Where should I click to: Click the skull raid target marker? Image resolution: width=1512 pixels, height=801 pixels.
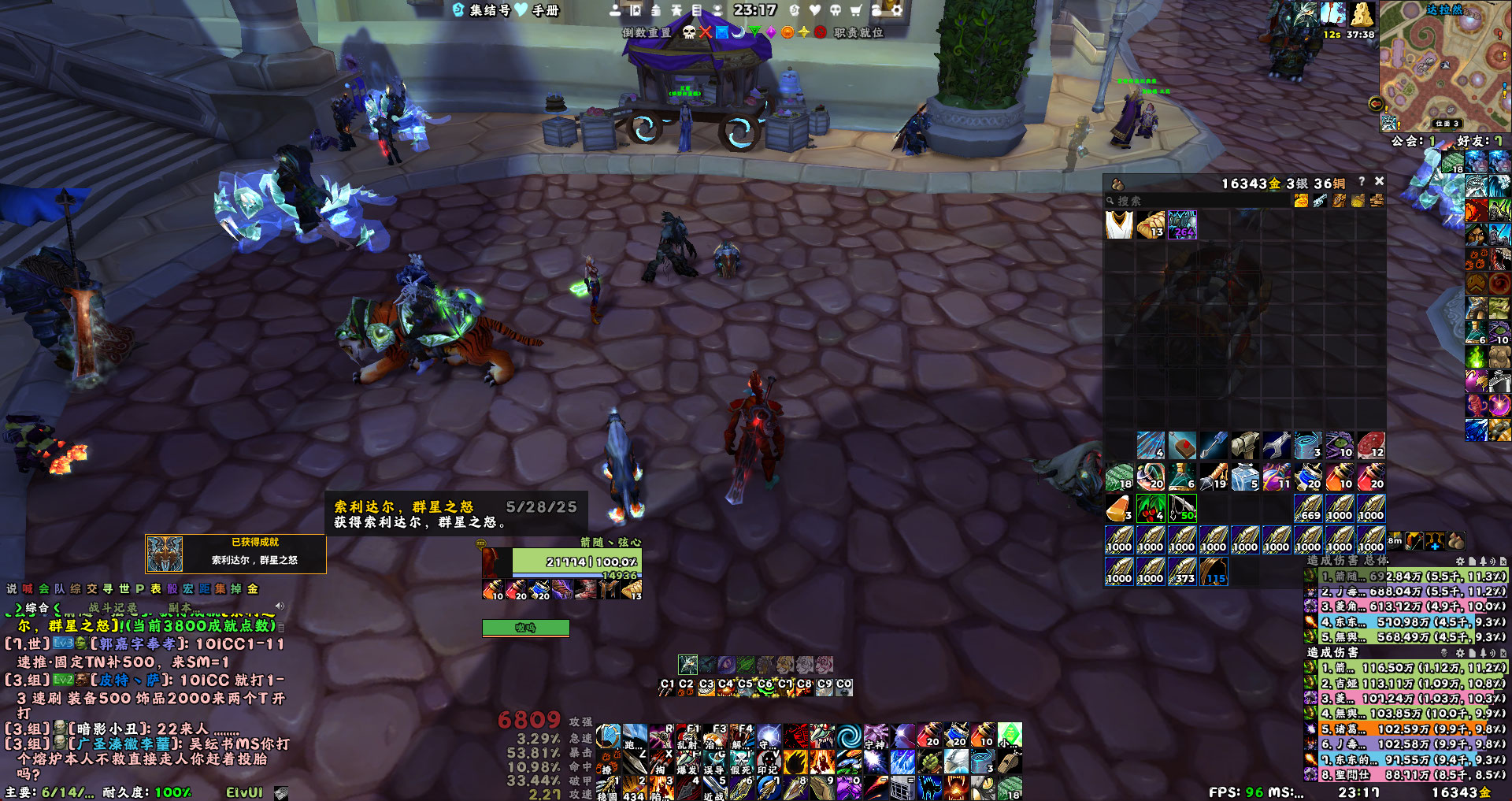[689, 32]
